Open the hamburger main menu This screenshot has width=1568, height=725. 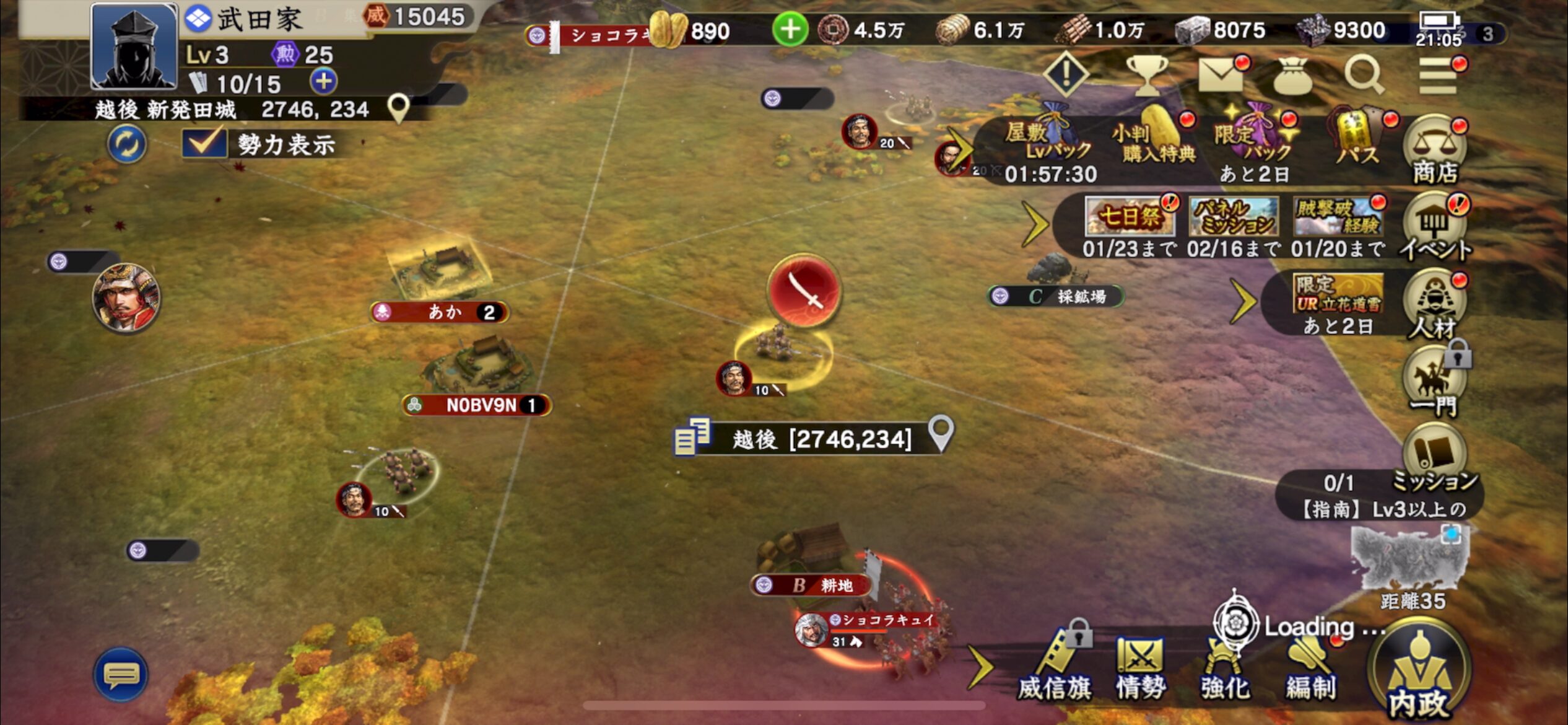point(1438,76)
